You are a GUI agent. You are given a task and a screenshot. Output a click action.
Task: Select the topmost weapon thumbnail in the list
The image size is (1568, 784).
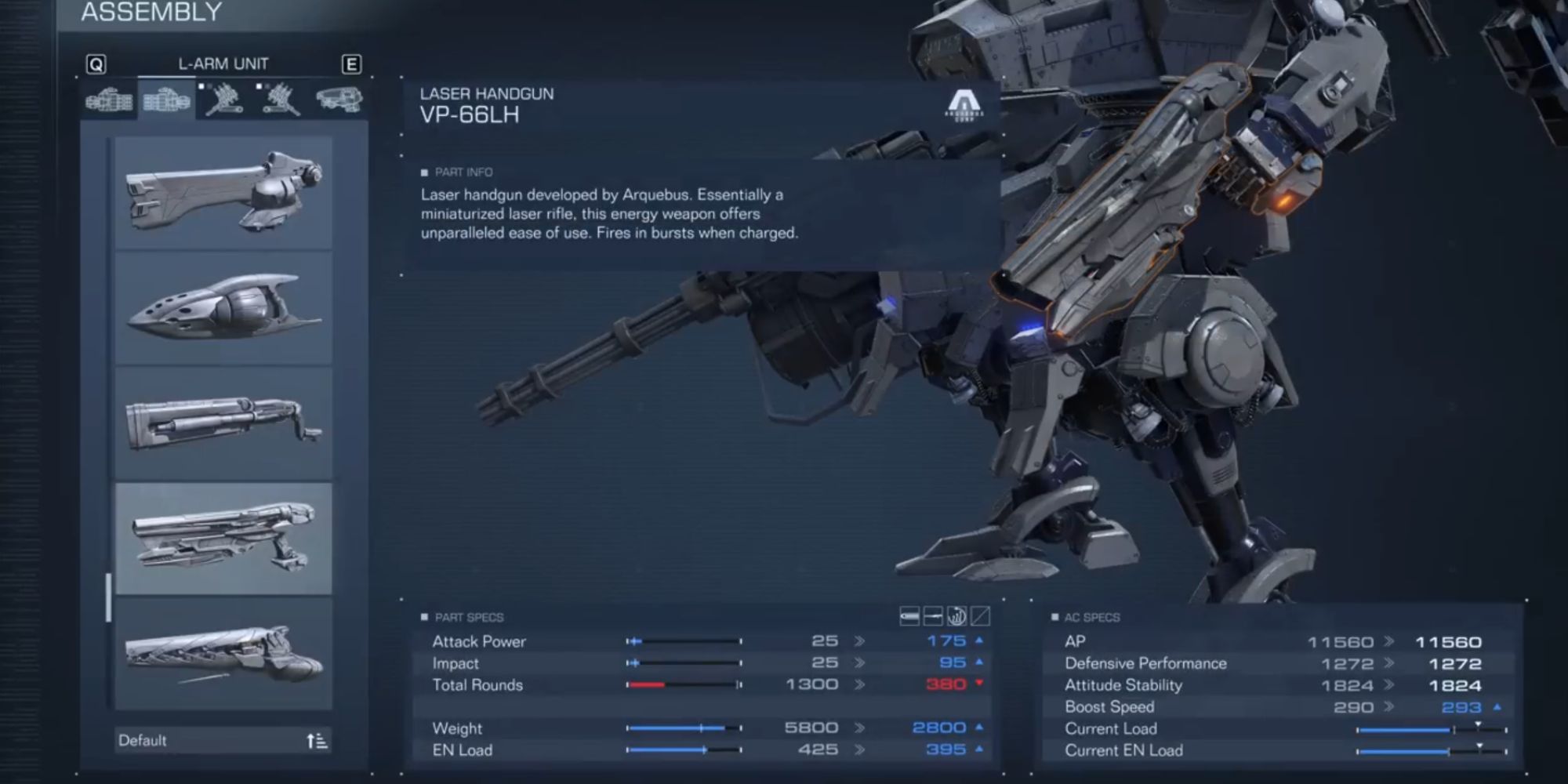223,192
